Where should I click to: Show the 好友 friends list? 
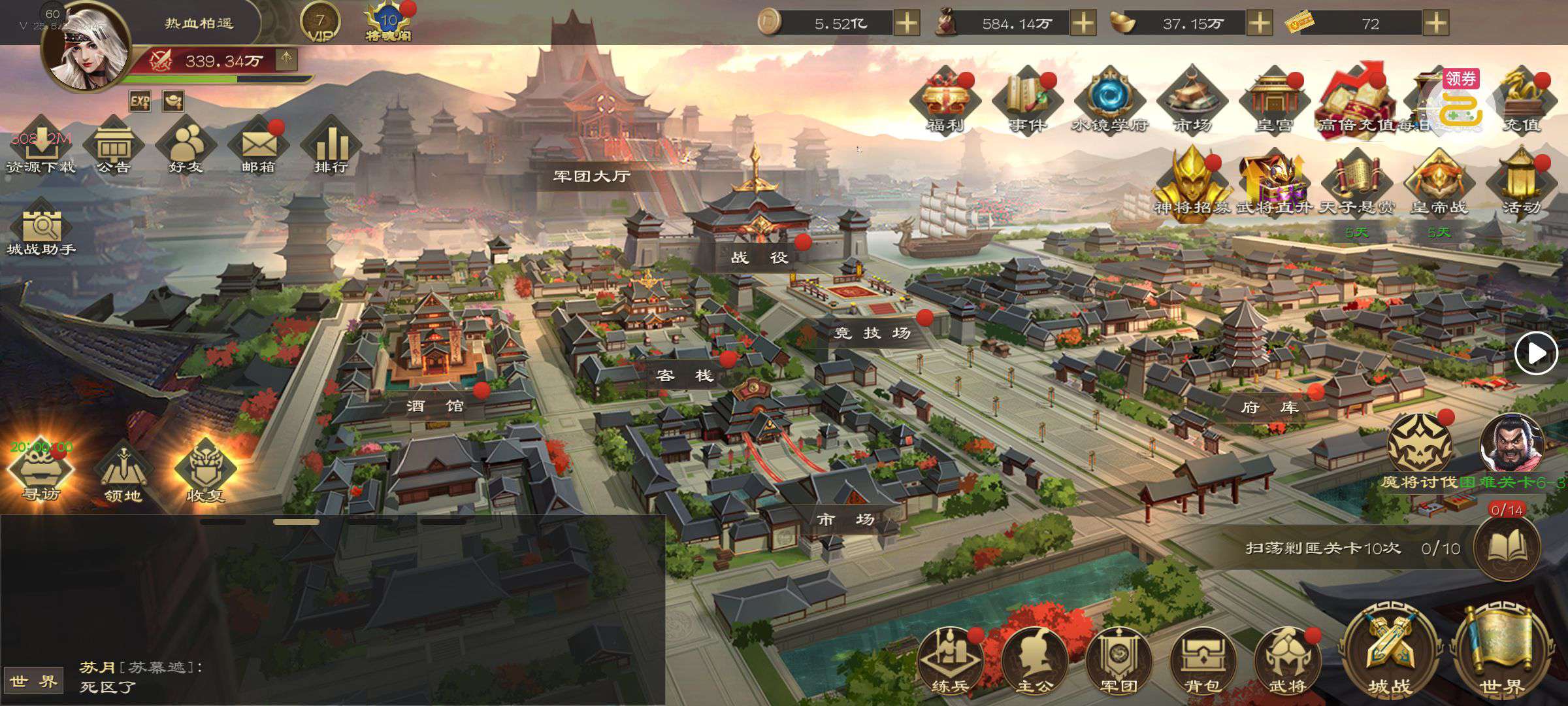[x=186, y=146]
